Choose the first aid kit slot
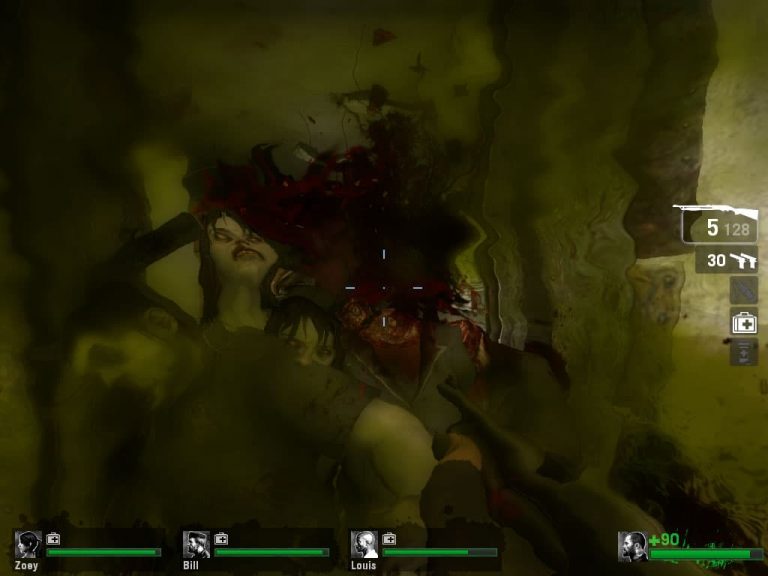The width and height of the screenshot is (768, 576). point(743,322)
